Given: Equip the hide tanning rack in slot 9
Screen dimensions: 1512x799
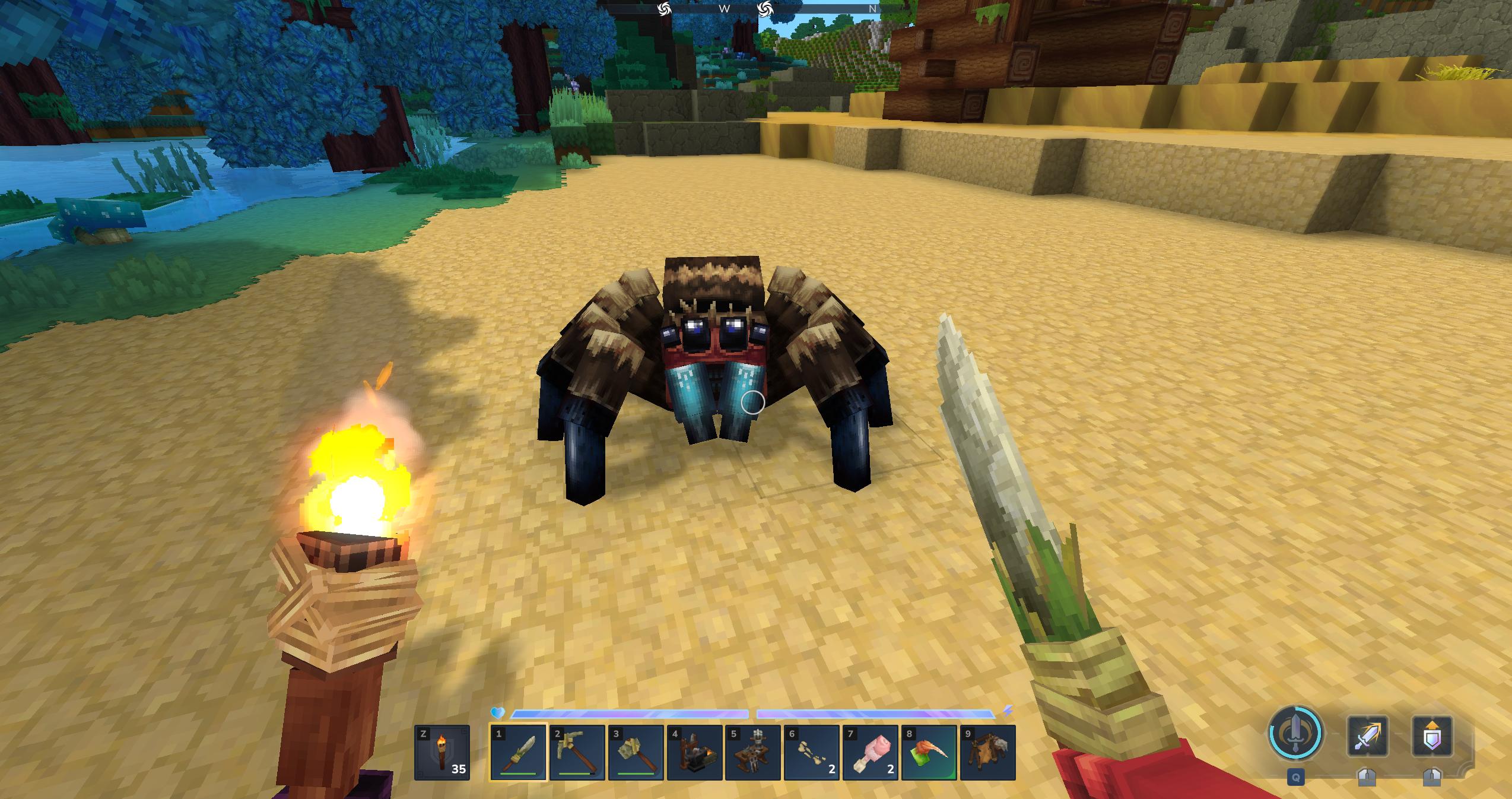Looking at the screenshot, I should tap(987, 753).
